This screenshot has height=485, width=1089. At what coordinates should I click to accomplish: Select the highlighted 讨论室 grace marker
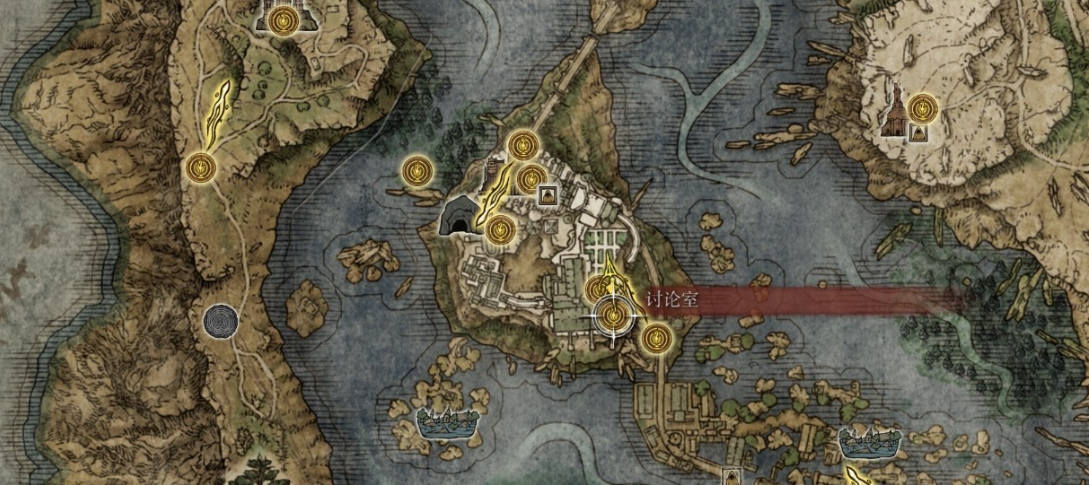pos(612,316)
